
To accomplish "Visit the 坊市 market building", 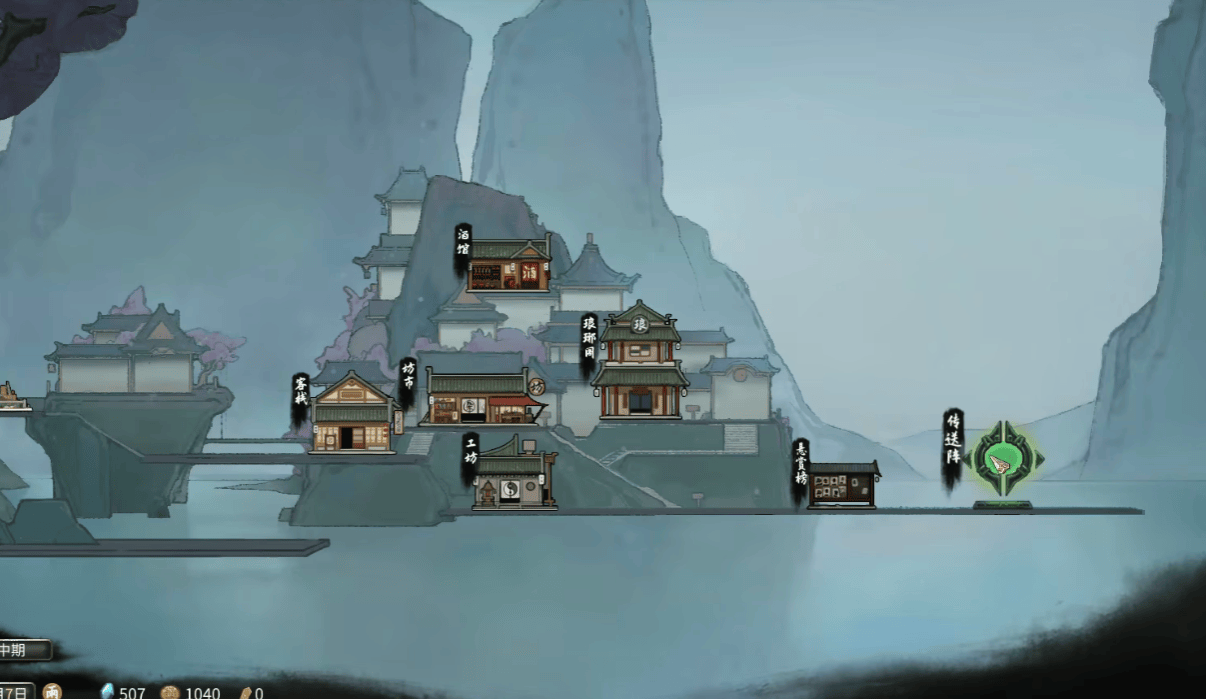I will tap(480, 398).
